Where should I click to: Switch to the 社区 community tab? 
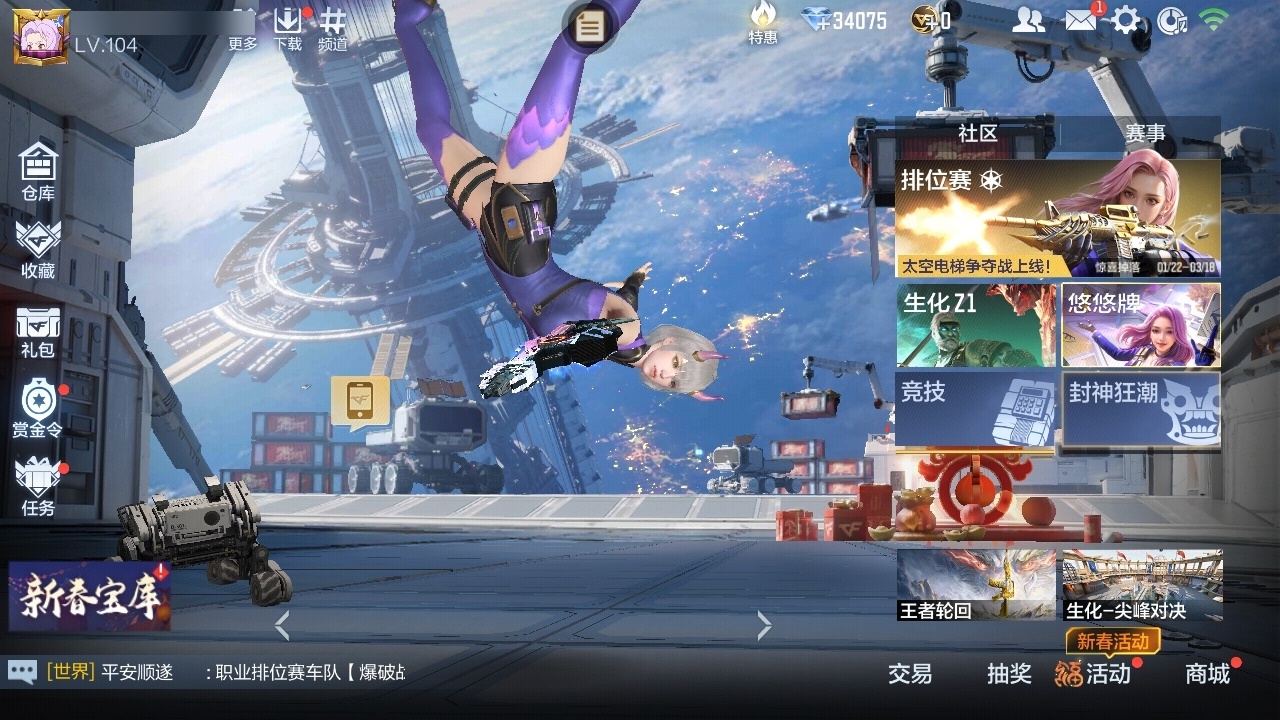click(x=977, y=133)
